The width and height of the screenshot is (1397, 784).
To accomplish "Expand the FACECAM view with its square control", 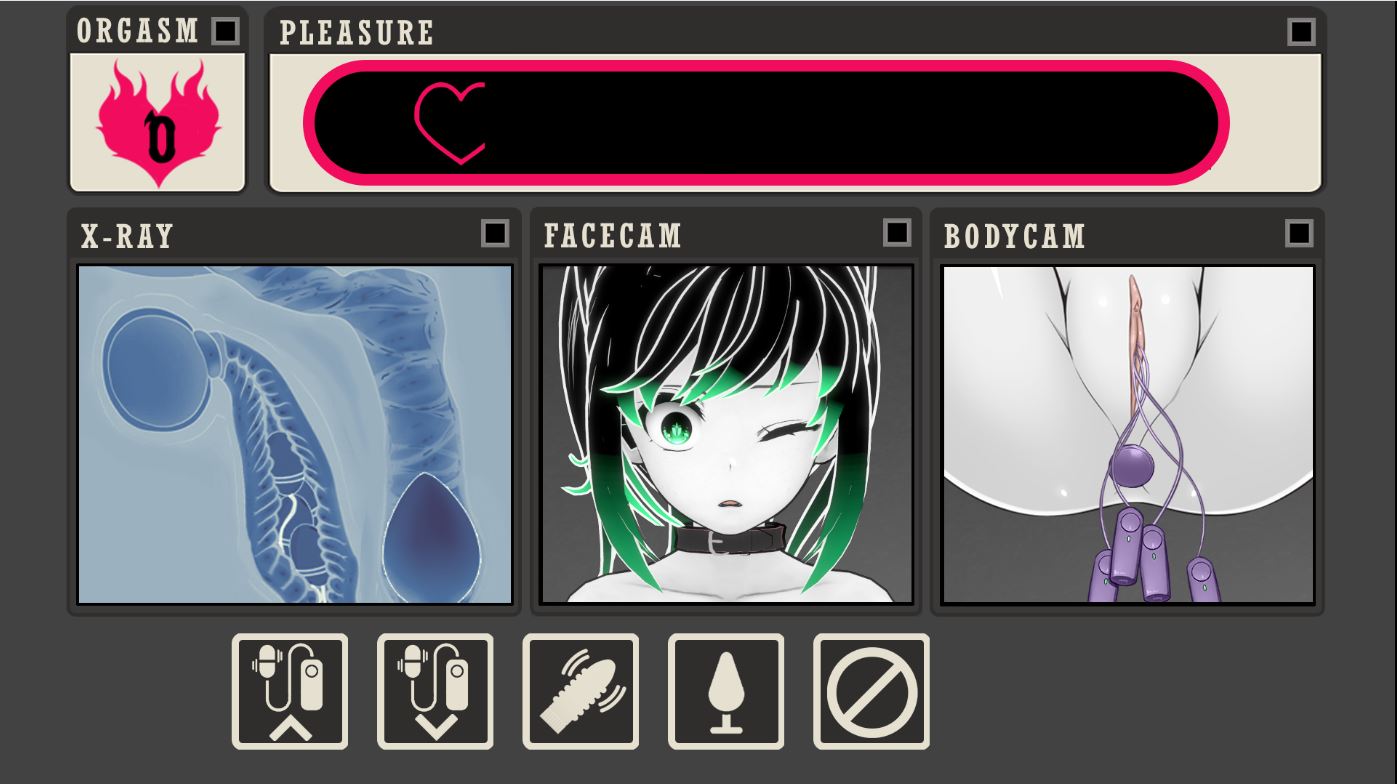I will point(895,232).
